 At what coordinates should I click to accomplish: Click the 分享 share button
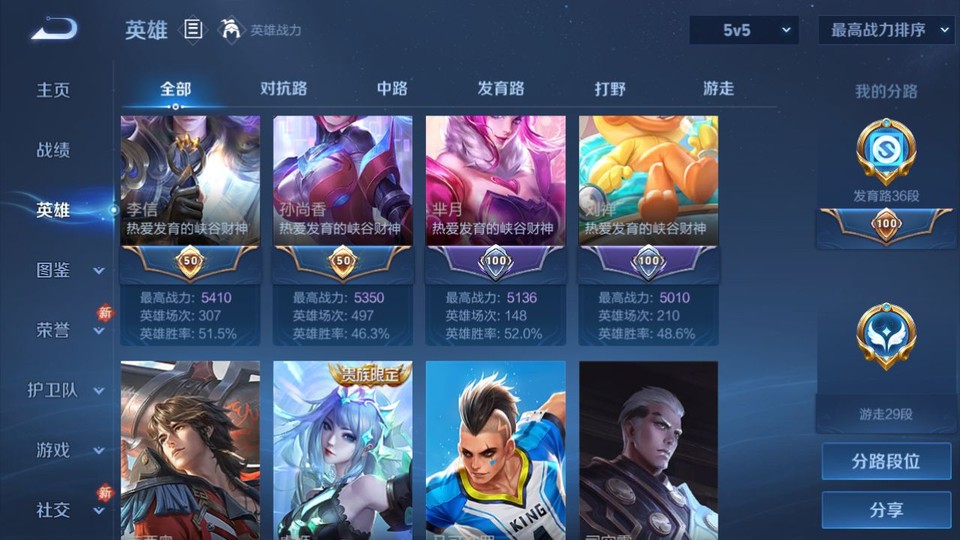[886, 510]
